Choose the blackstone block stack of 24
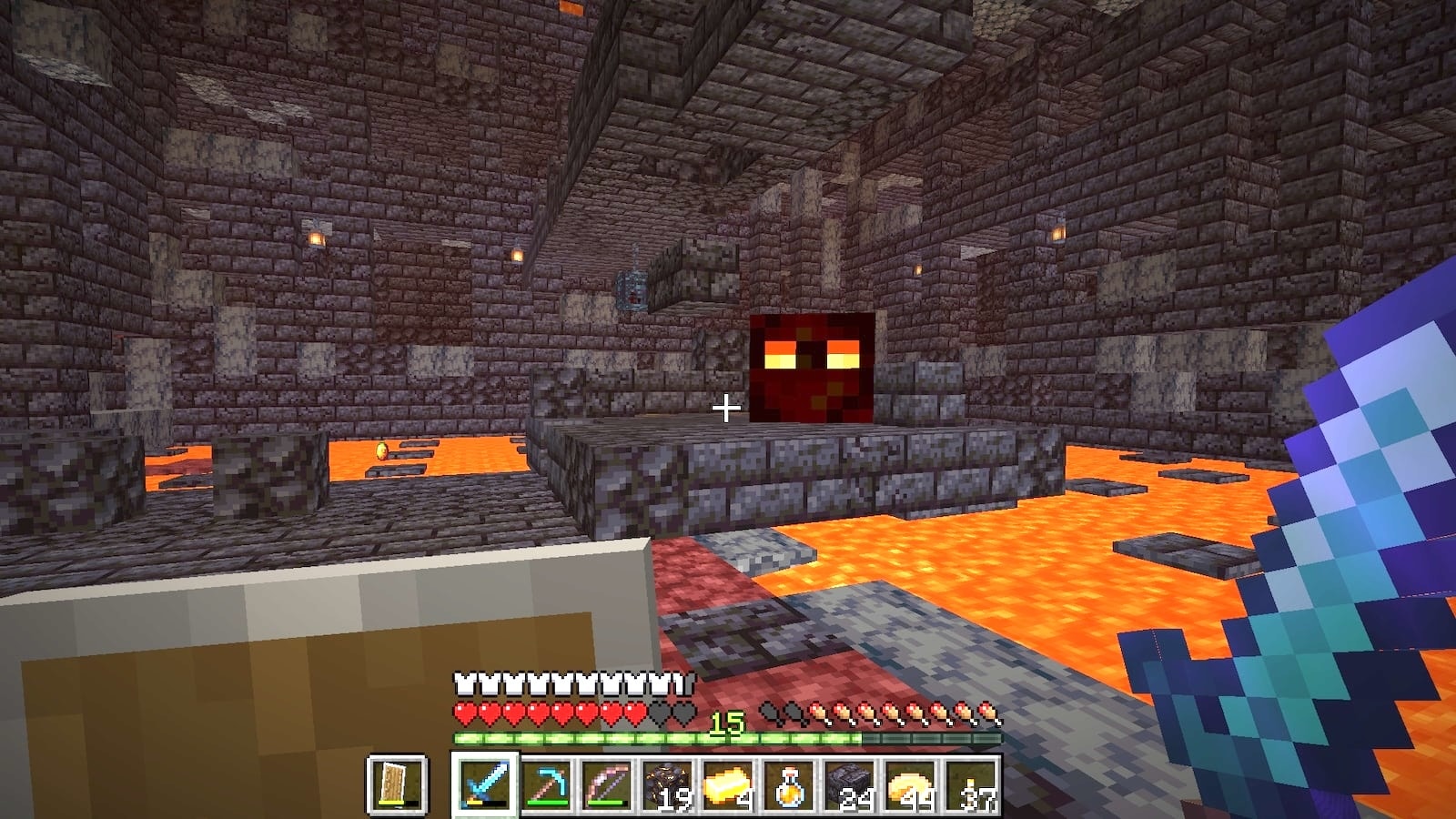This screenshot has width=1456, height=819. click(849, 784)
